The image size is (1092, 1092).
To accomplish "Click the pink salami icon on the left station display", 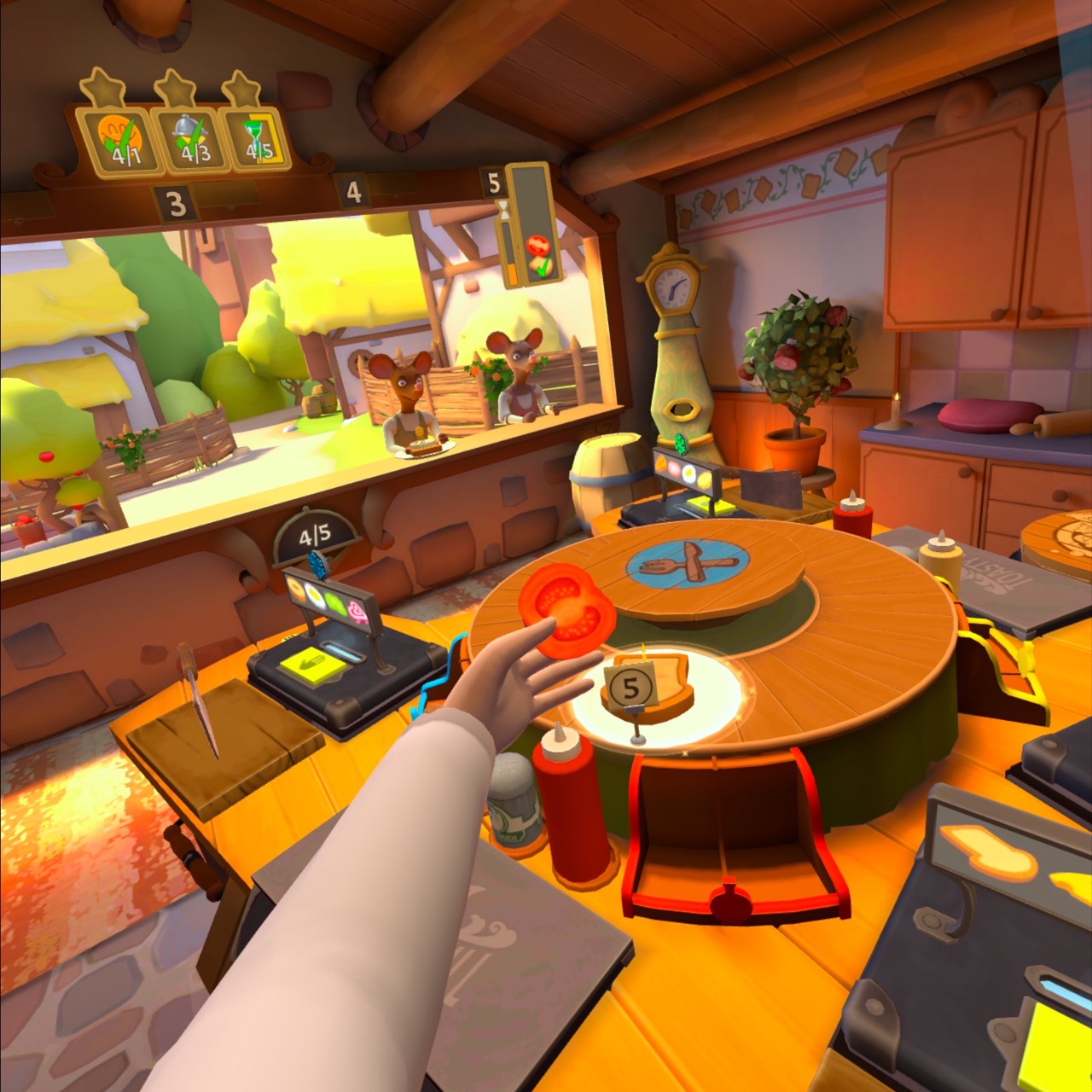I will [x=357, y=611].
